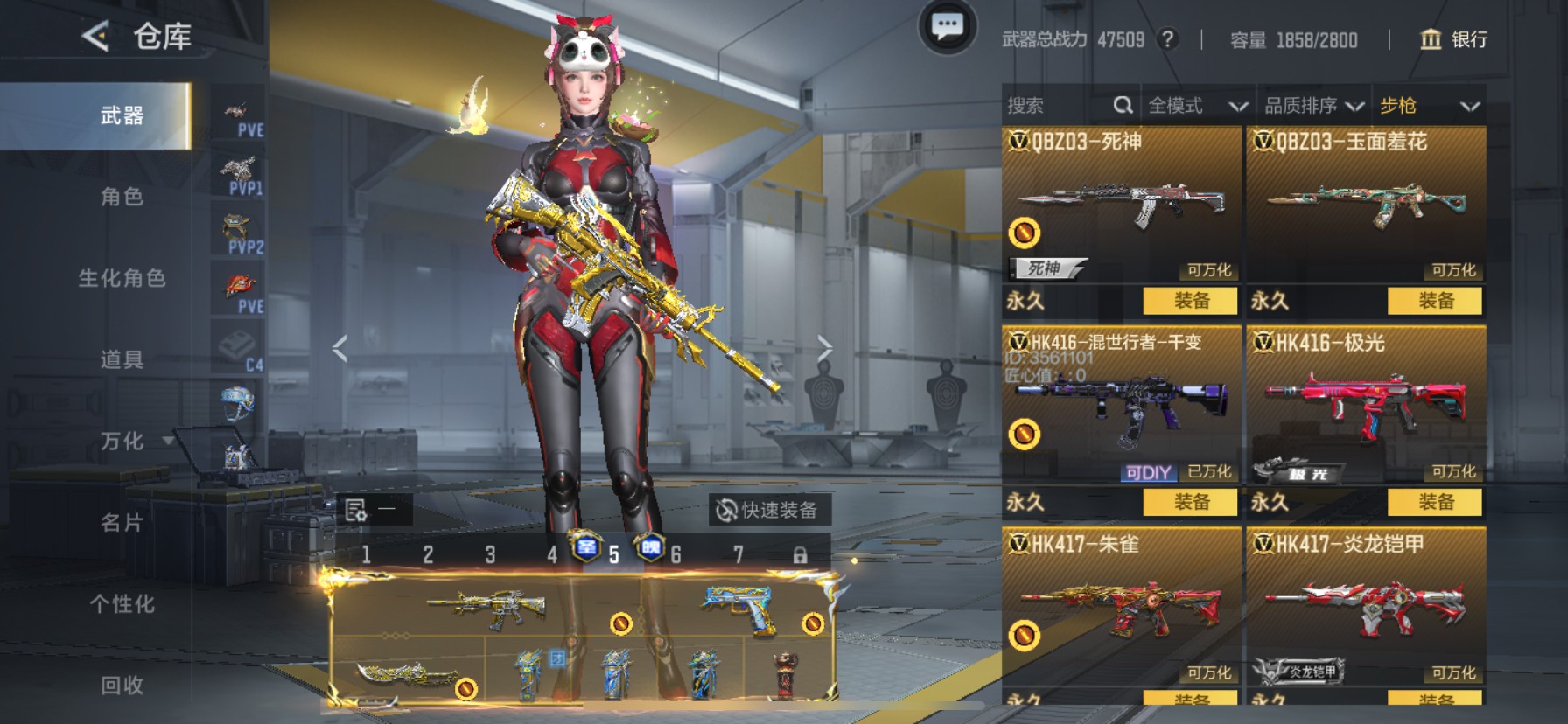Open the 全模式 mode dropdown
The height and width of the screenshot is (724, 1568).
tap(1196, 106)
